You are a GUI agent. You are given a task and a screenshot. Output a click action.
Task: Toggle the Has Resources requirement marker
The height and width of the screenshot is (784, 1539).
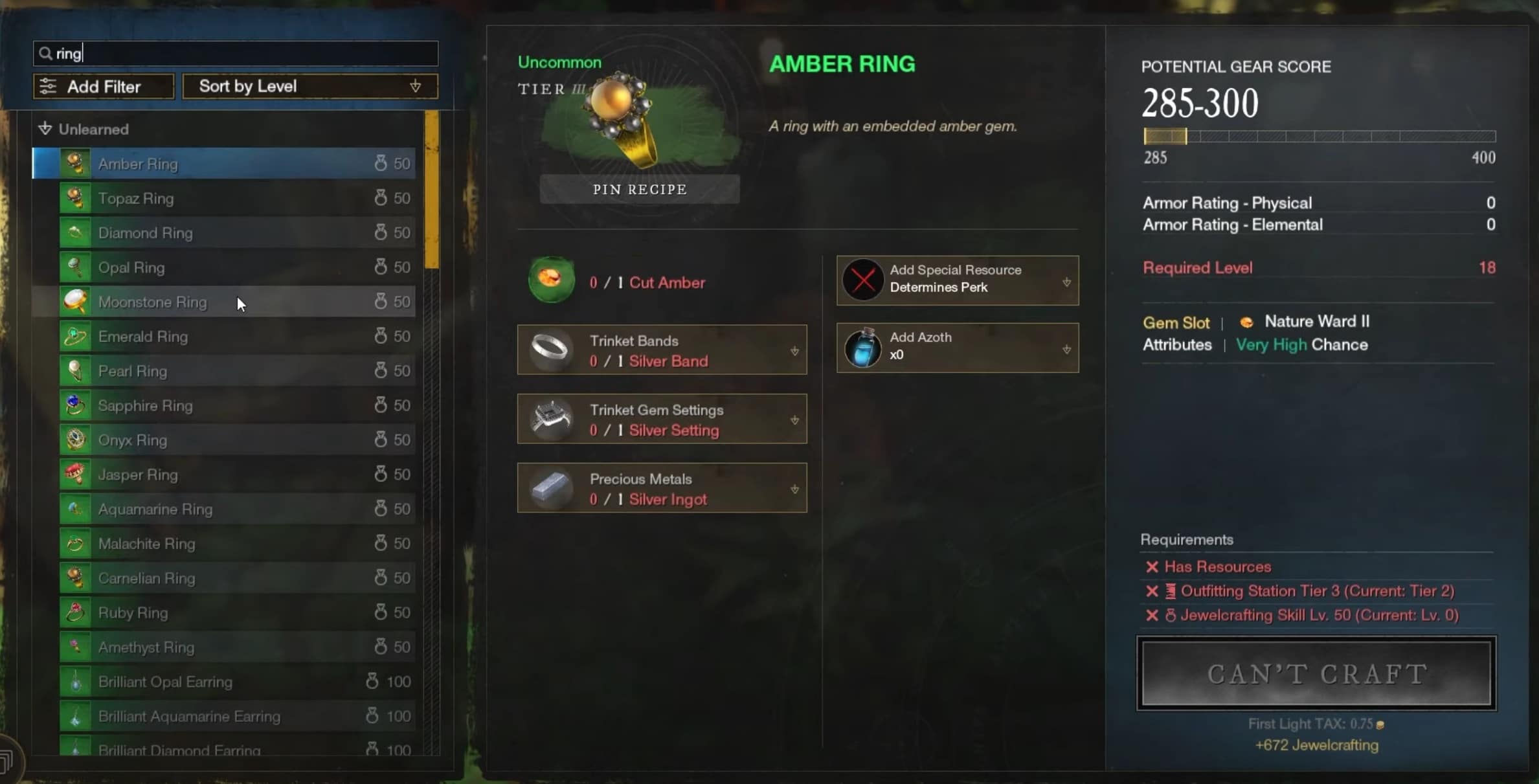point(1152,566)
